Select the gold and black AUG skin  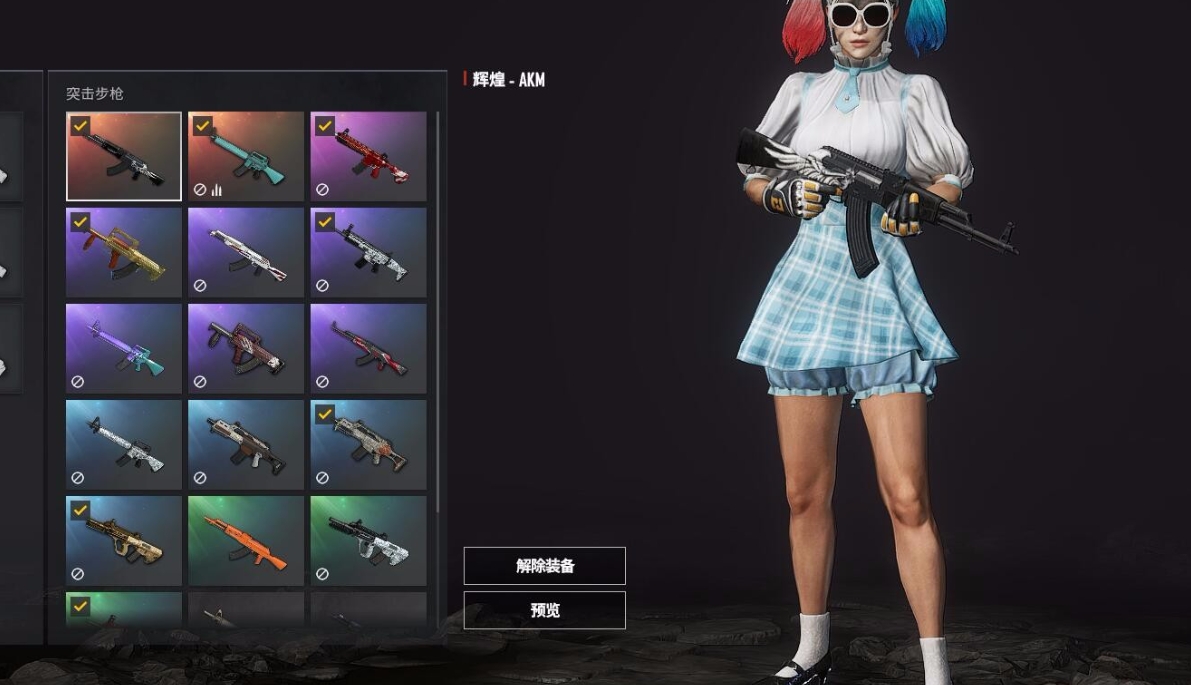[124, 541]
